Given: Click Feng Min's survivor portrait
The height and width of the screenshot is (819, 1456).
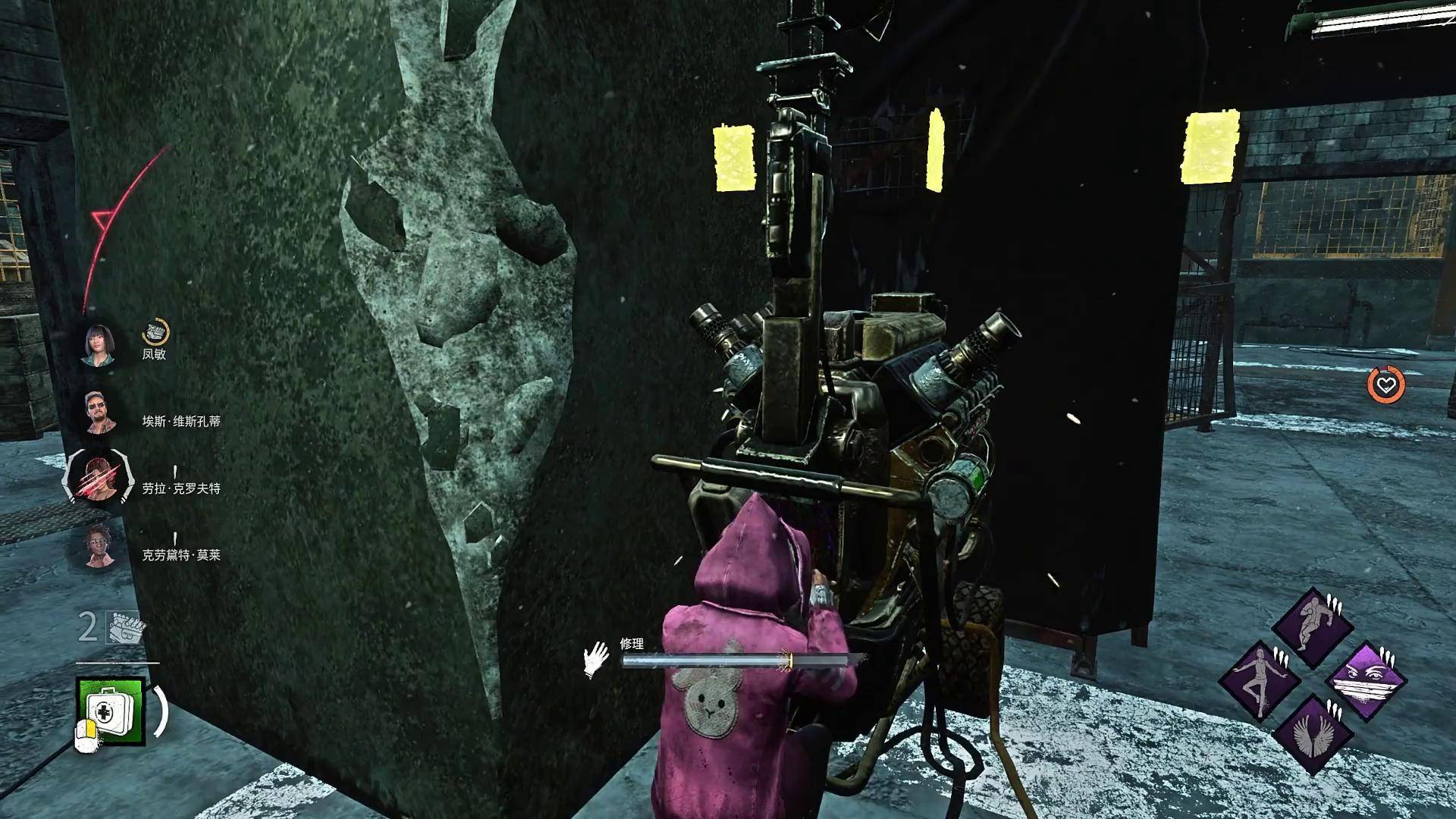Looking at the screenshot, I should coord(99,346).
